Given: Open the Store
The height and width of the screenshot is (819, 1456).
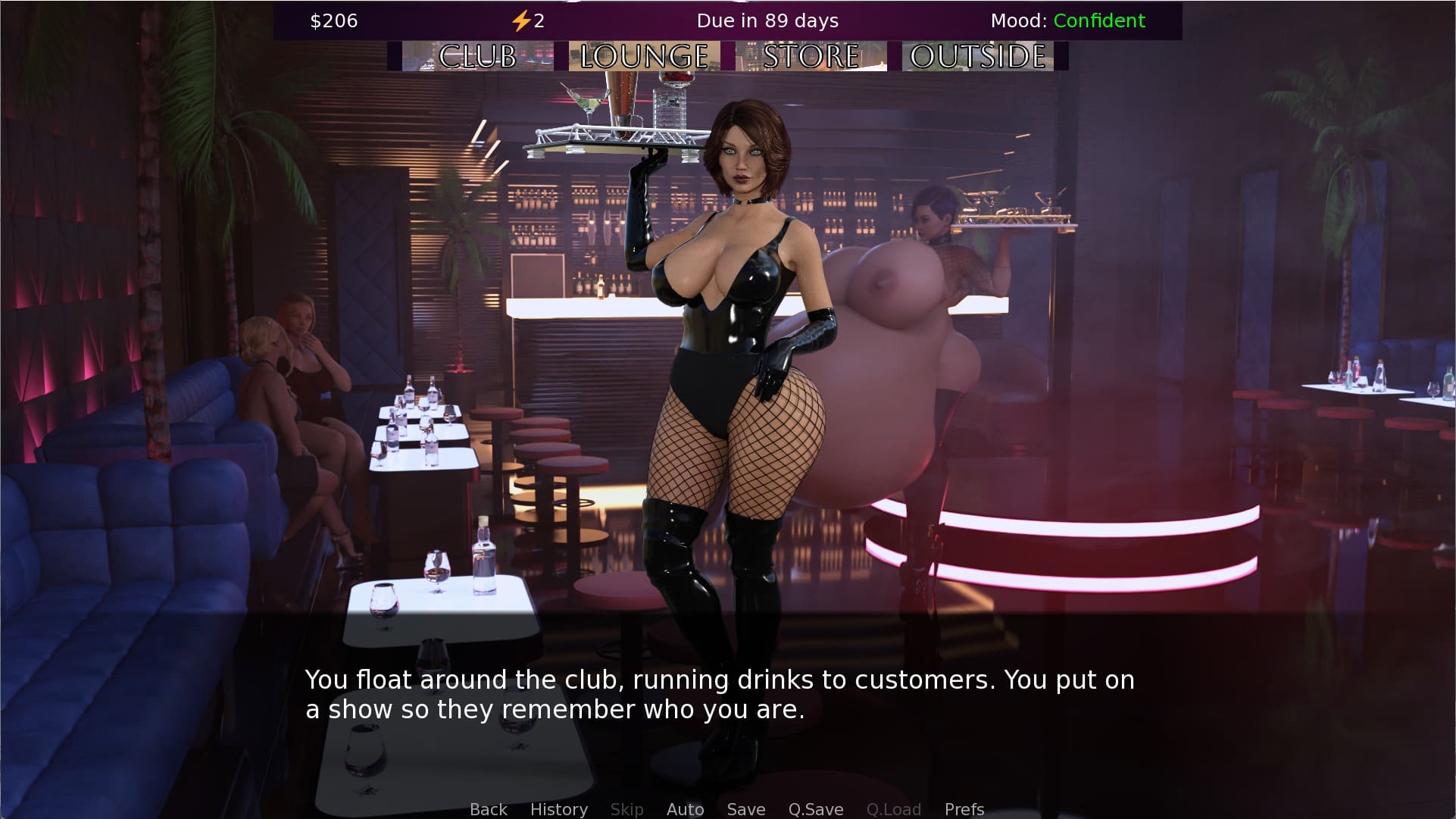Looking at the screenshot, I should [811, 56].
